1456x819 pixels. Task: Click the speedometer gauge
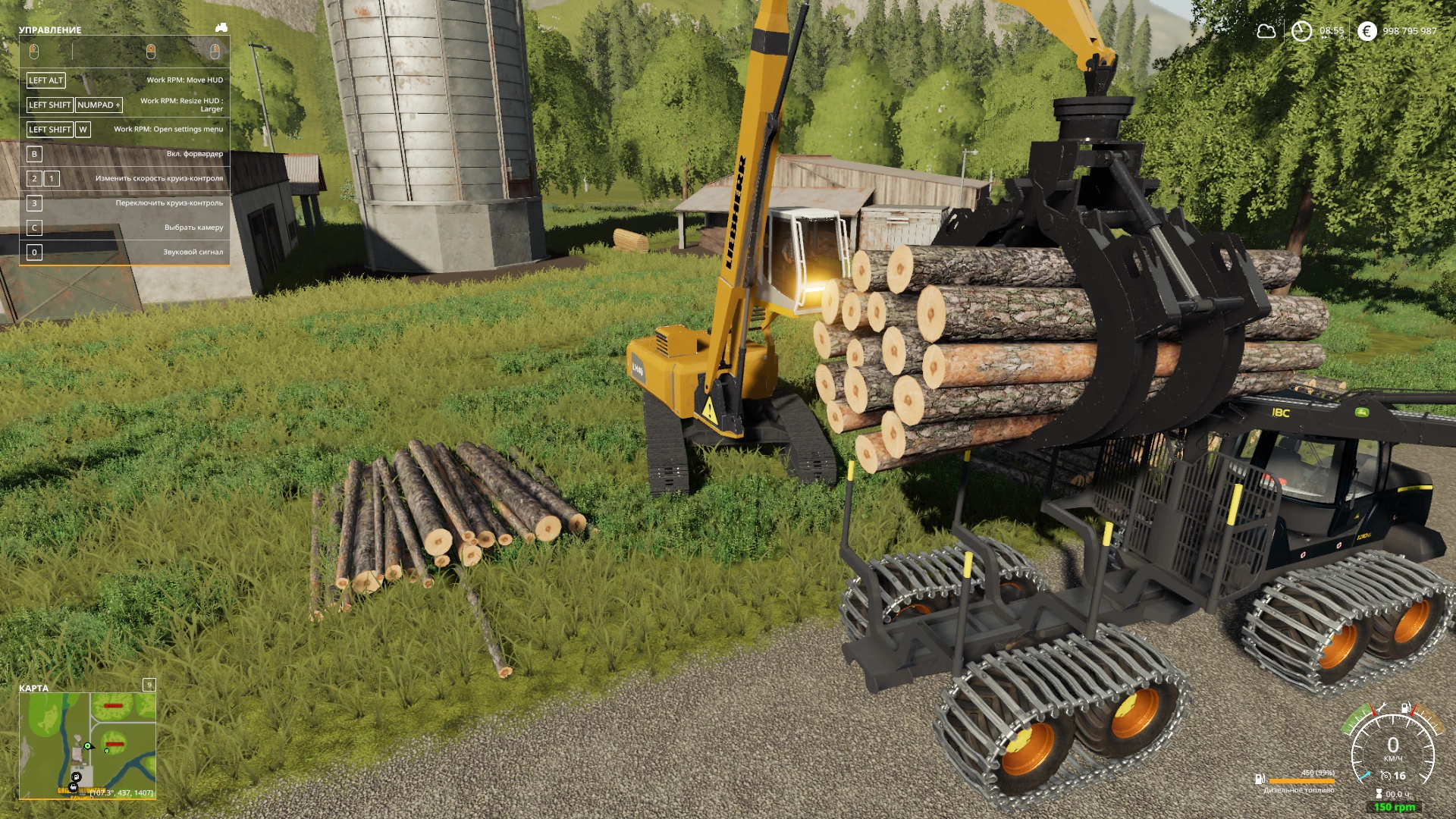coord(1392,751)
